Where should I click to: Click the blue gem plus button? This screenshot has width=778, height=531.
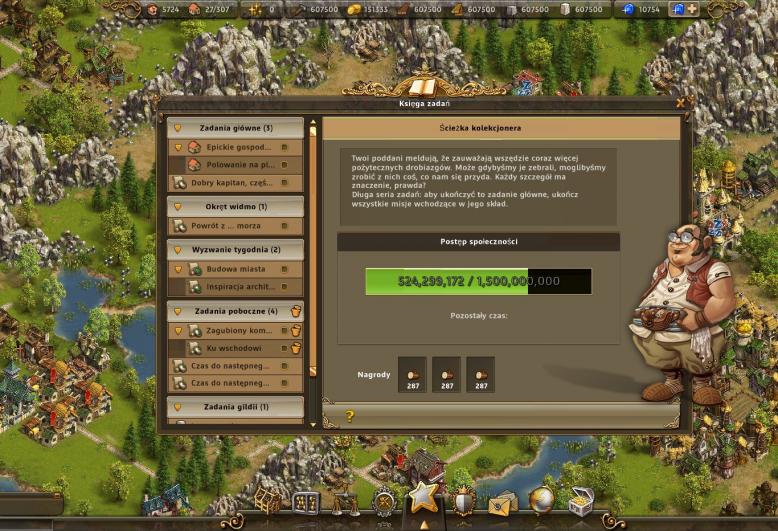pyautogui.click(x=692, y=9)
